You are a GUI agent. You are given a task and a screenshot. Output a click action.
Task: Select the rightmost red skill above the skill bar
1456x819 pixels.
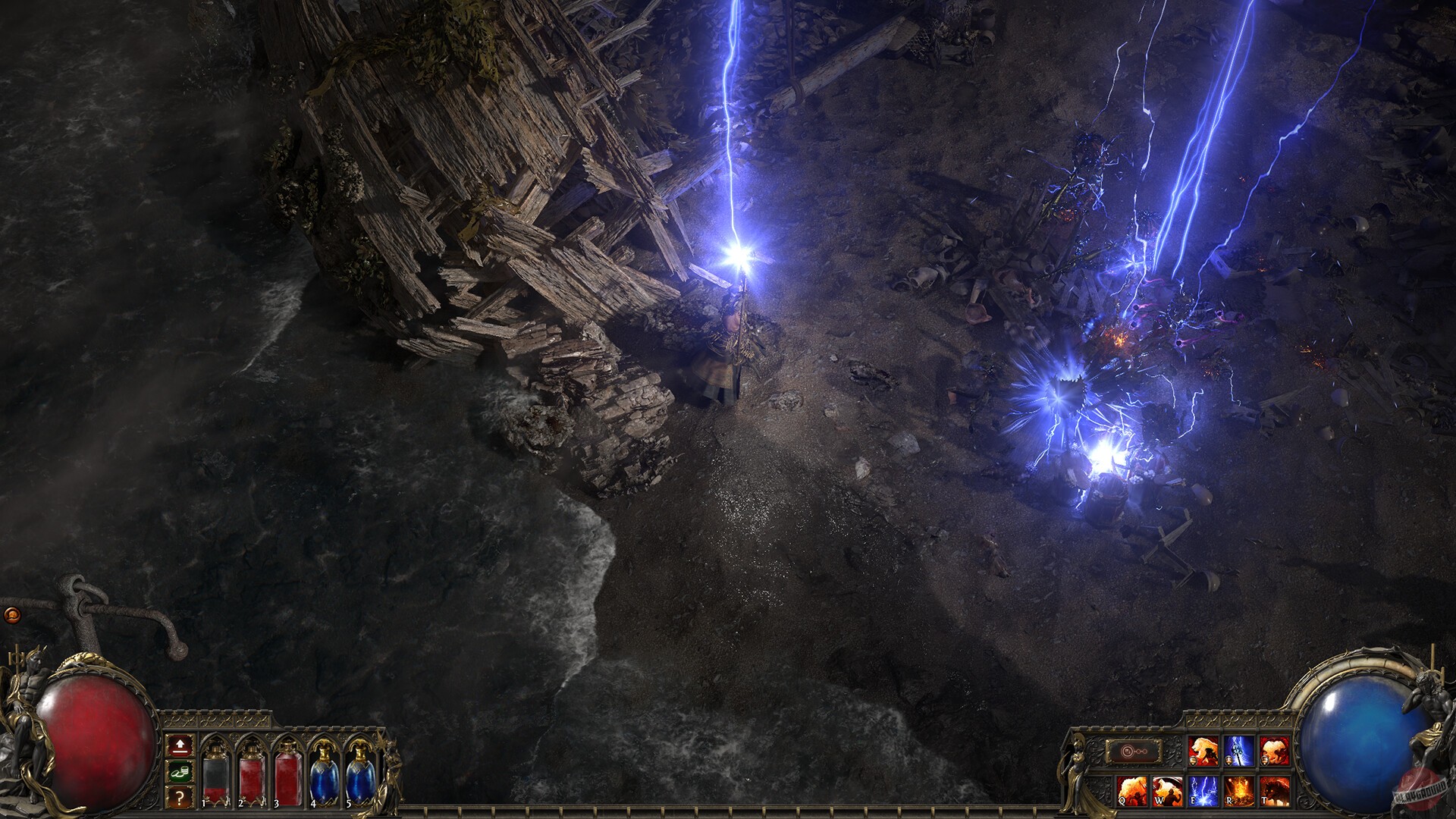(1276, 751)
